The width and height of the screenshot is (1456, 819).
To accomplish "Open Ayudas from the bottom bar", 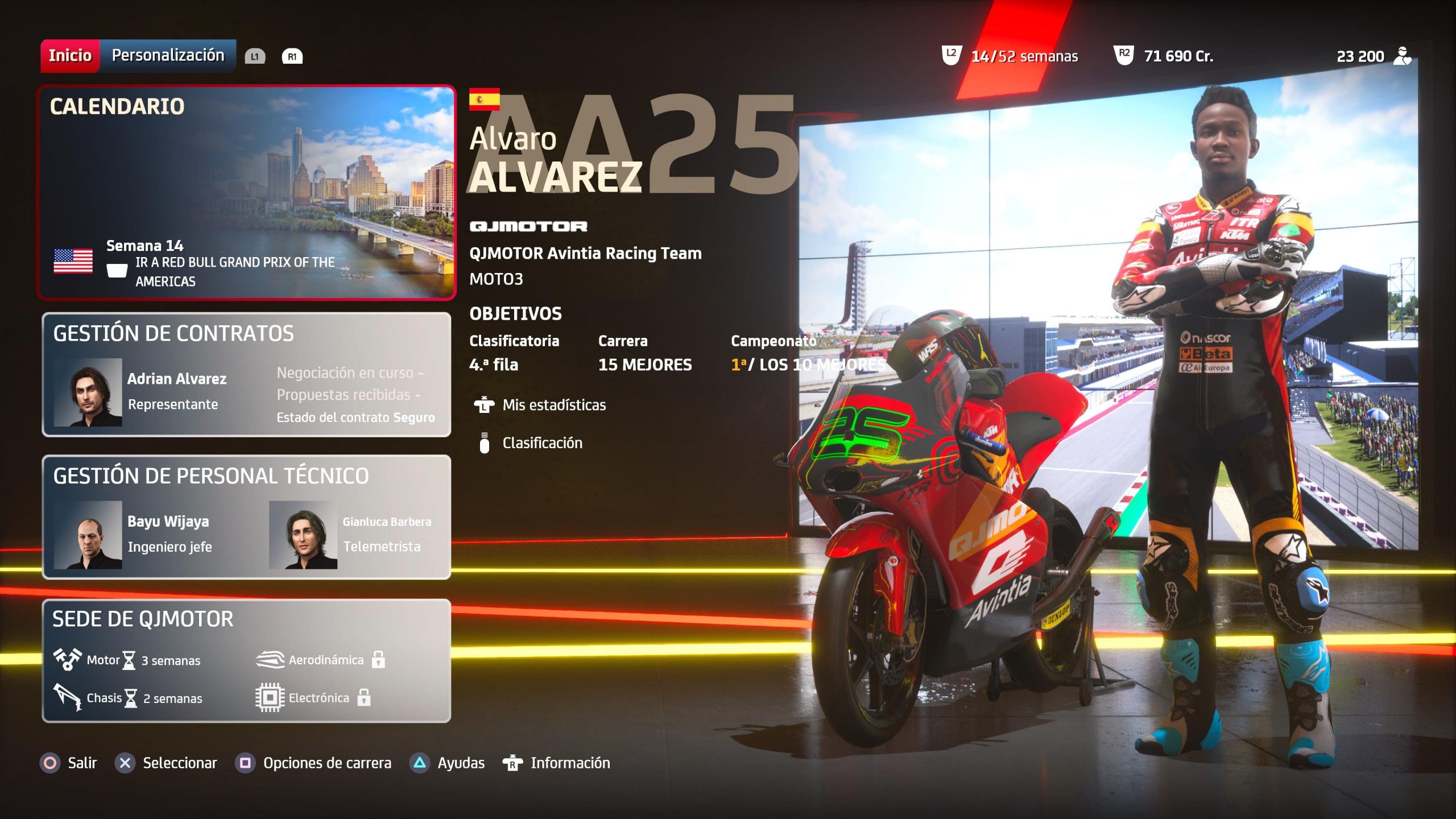I will click(x=448, y=763).
